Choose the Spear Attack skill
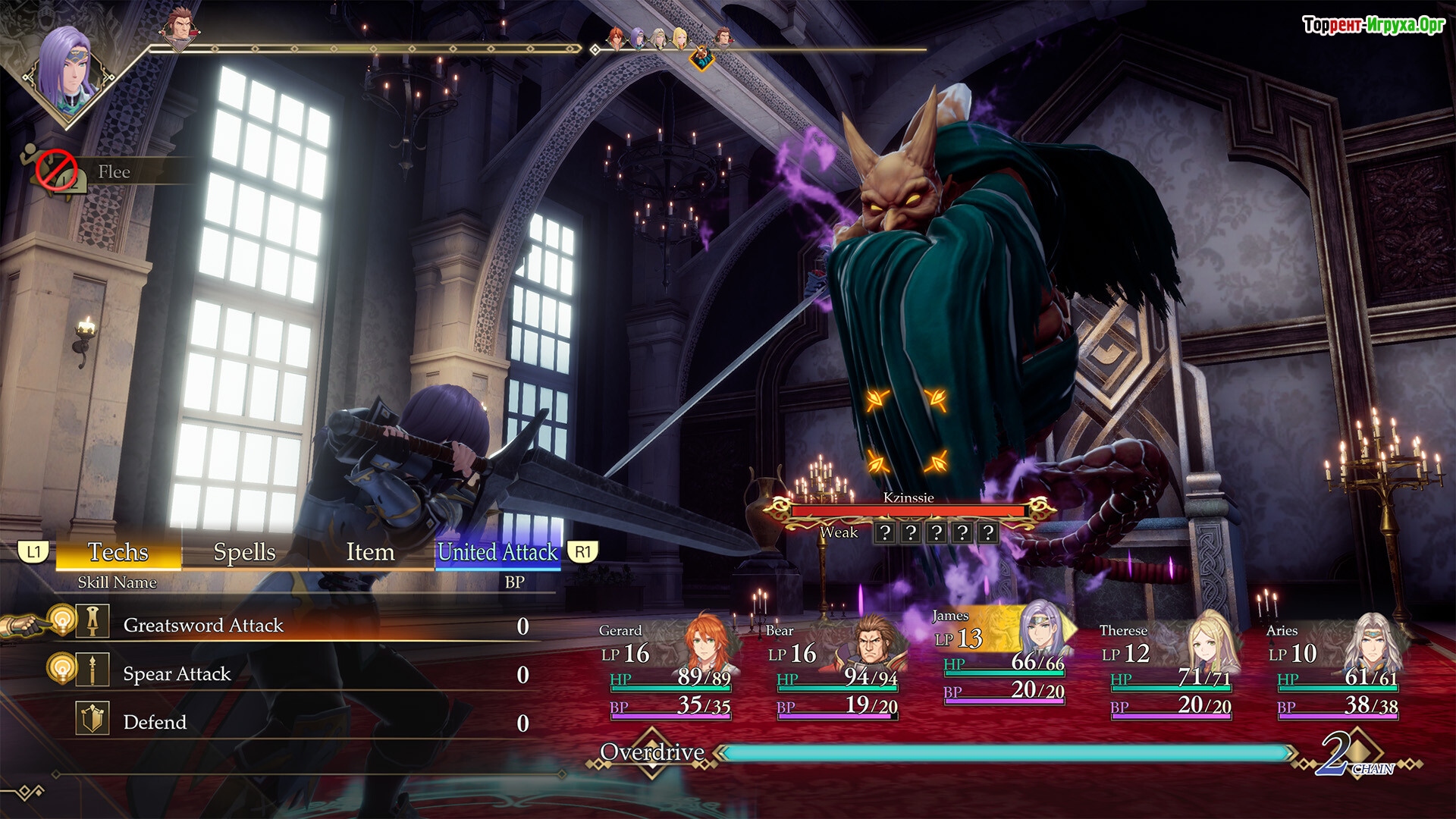Viewport: 1456px width, 819px height. pos(177,674)
